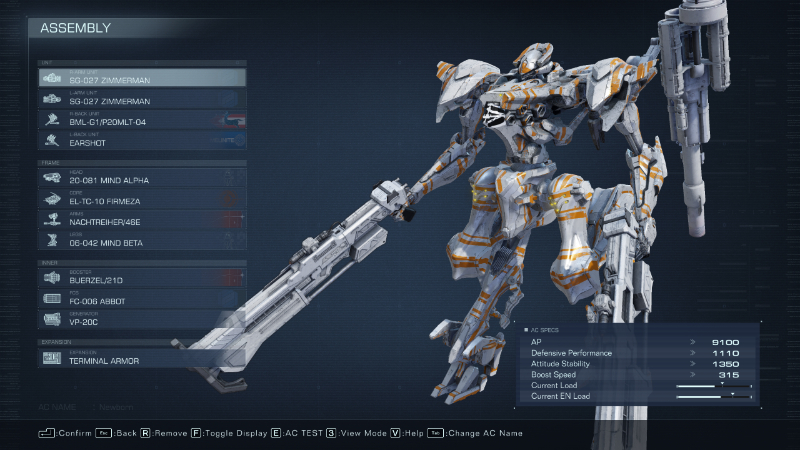This screenshot has height=450, width=800.
Task: Select the FC-006 ABBOT FCS part
Action: [x=141, y=298]
